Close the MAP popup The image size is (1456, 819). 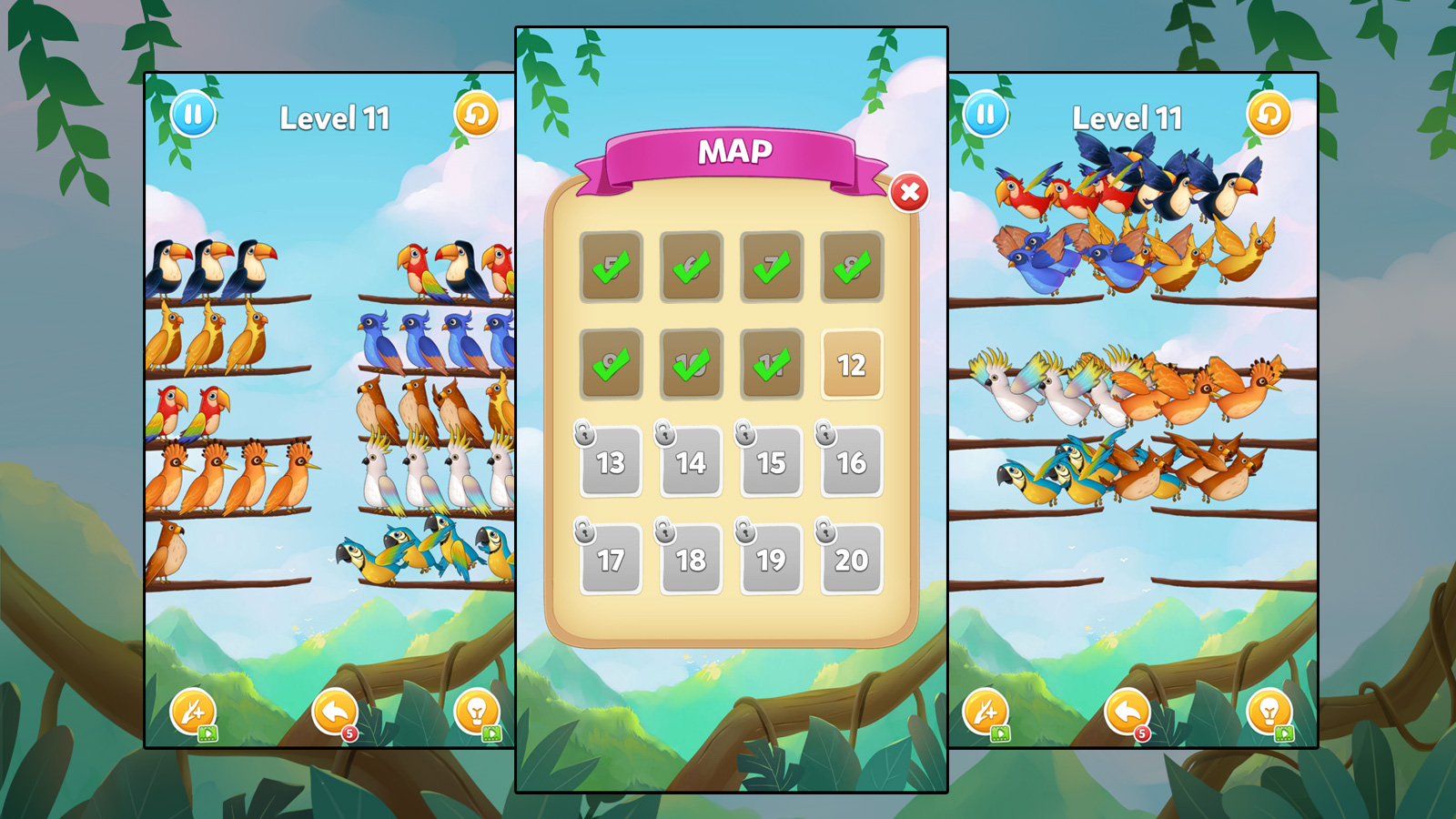coord(911,193)
